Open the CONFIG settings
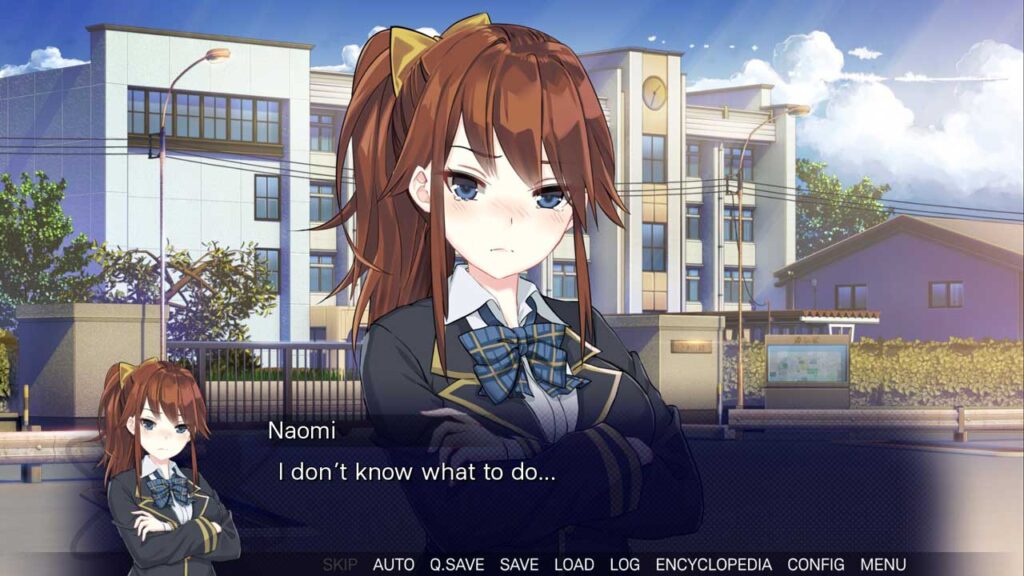Screen dimensions: 1024x576 pos(815,565)
